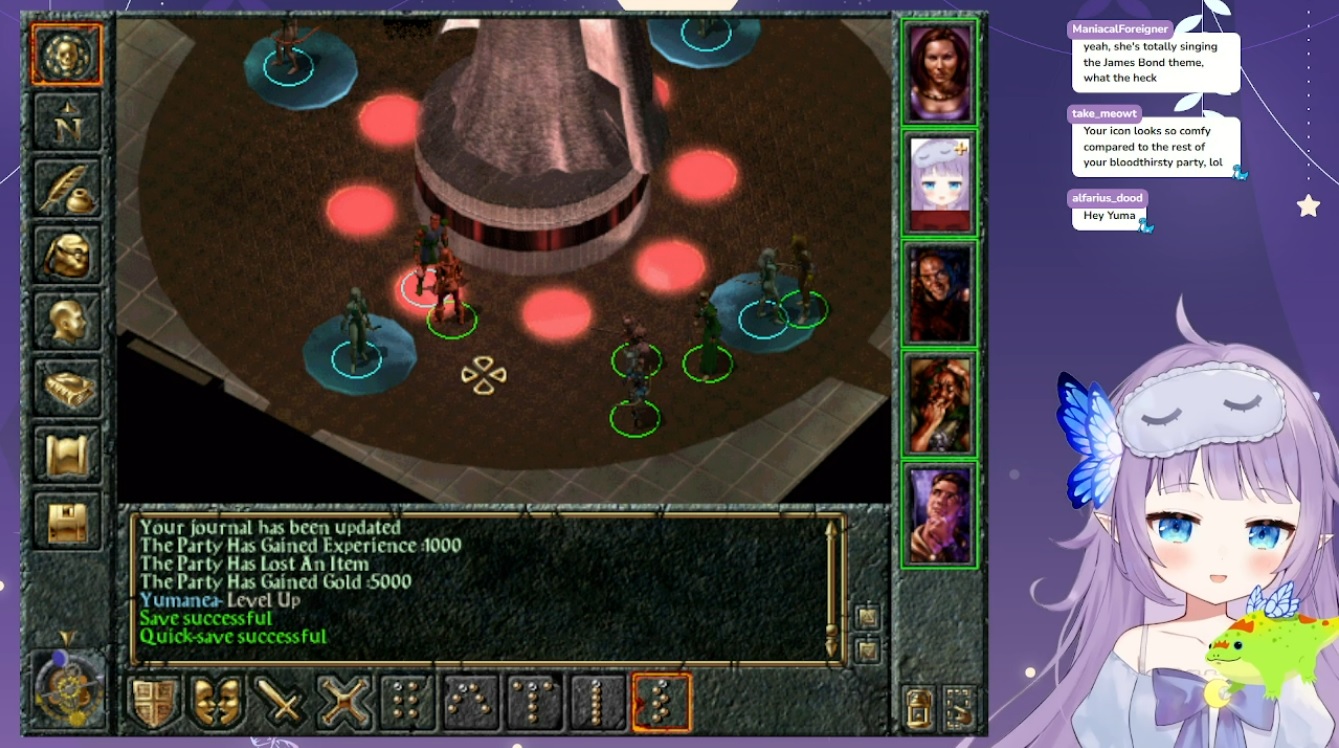
Task: Activate the shield guard action
Action: pos(154,702)
